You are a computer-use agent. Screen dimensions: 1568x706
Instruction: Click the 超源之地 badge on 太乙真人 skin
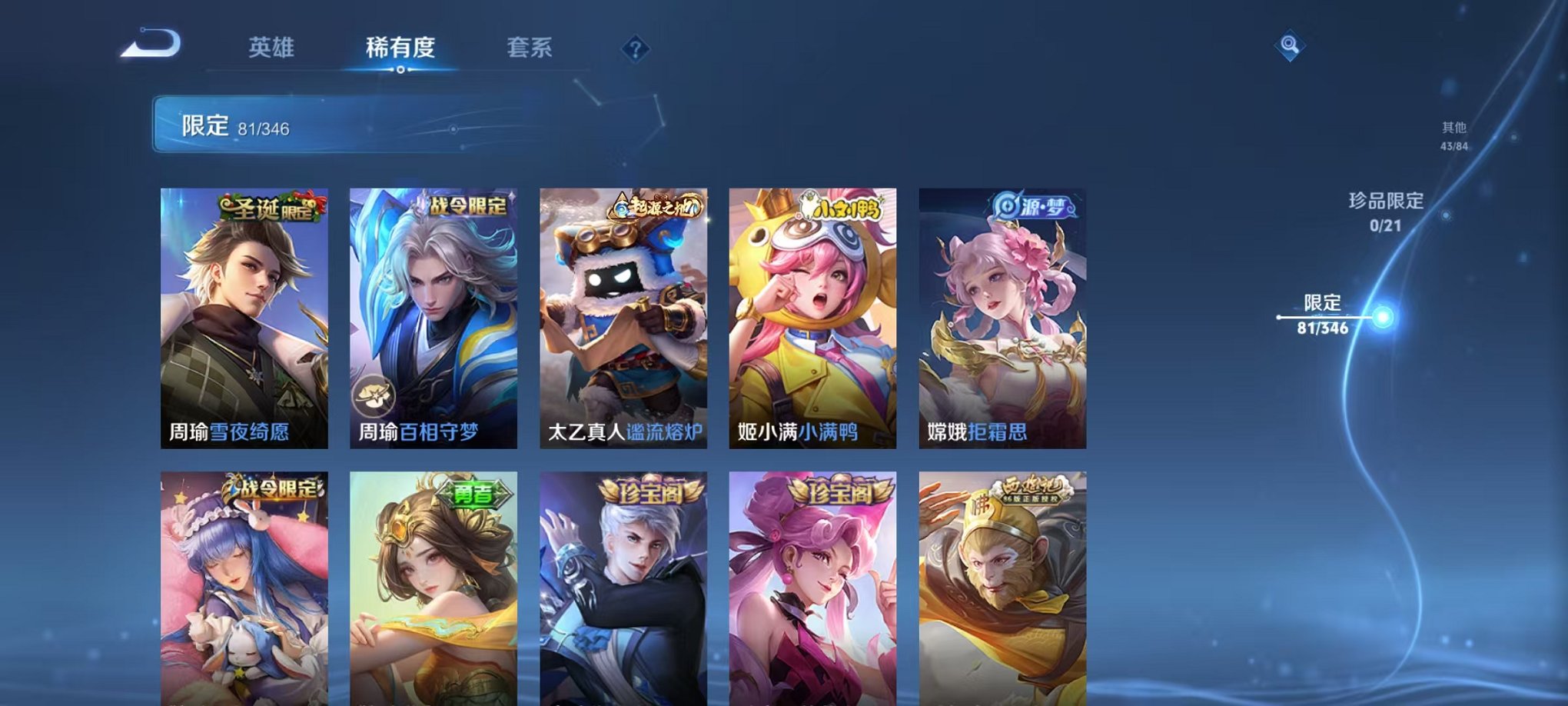(656, 205)
